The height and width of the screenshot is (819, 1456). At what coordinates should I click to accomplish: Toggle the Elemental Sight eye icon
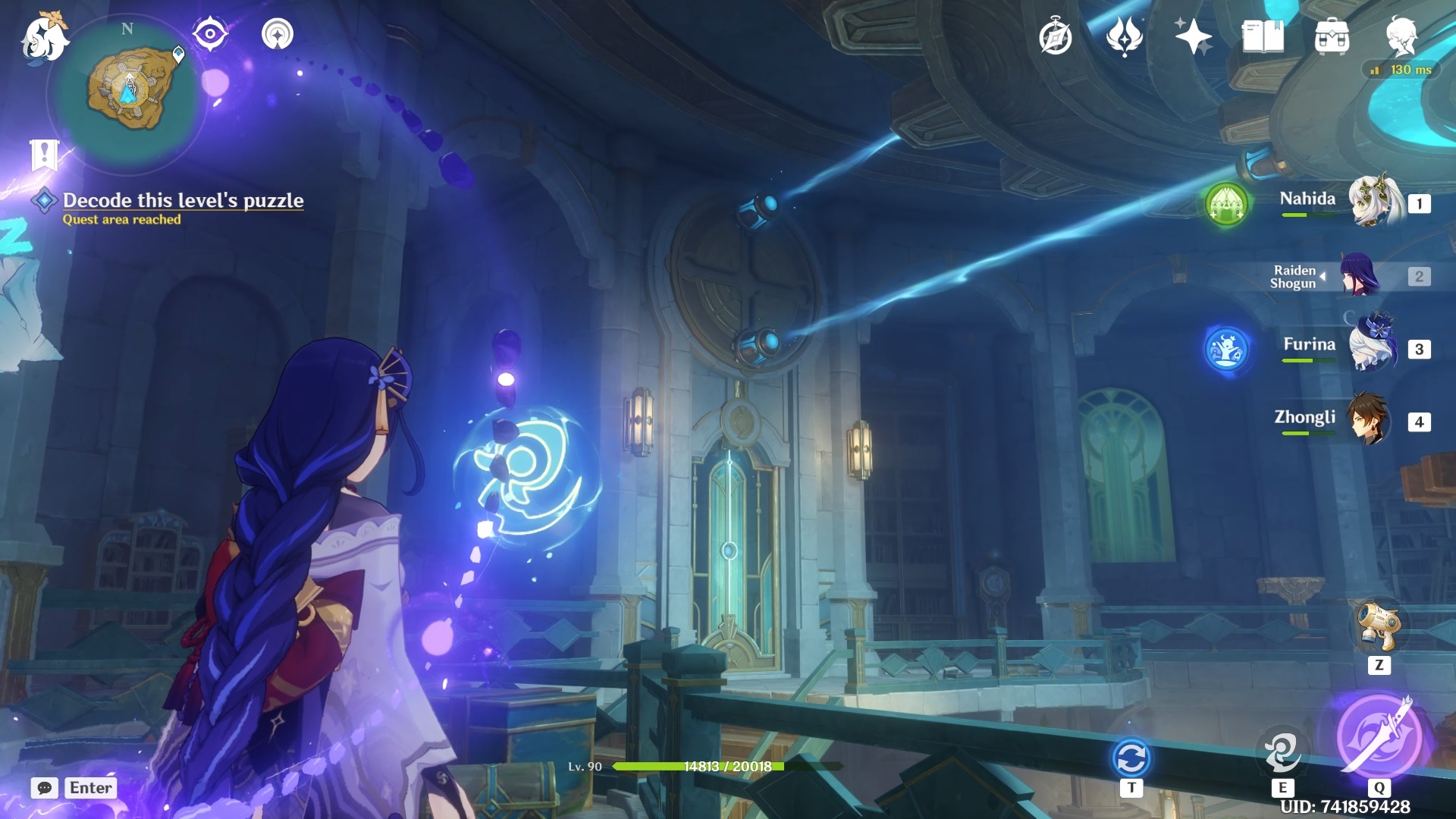210,34
